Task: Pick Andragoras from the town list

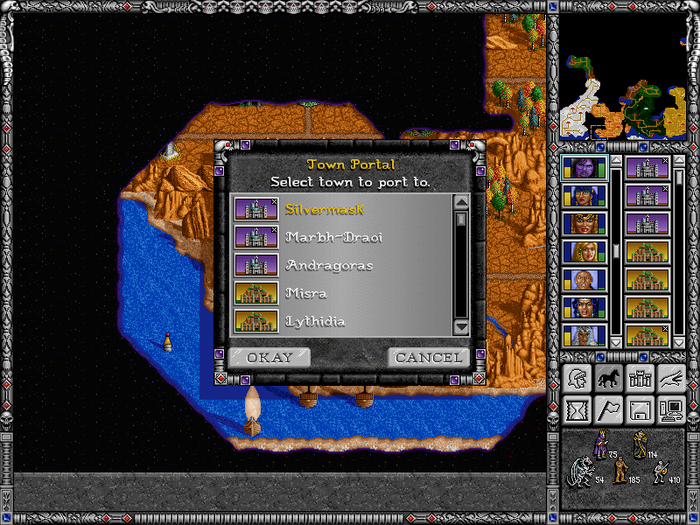Action: coord(328,265)
